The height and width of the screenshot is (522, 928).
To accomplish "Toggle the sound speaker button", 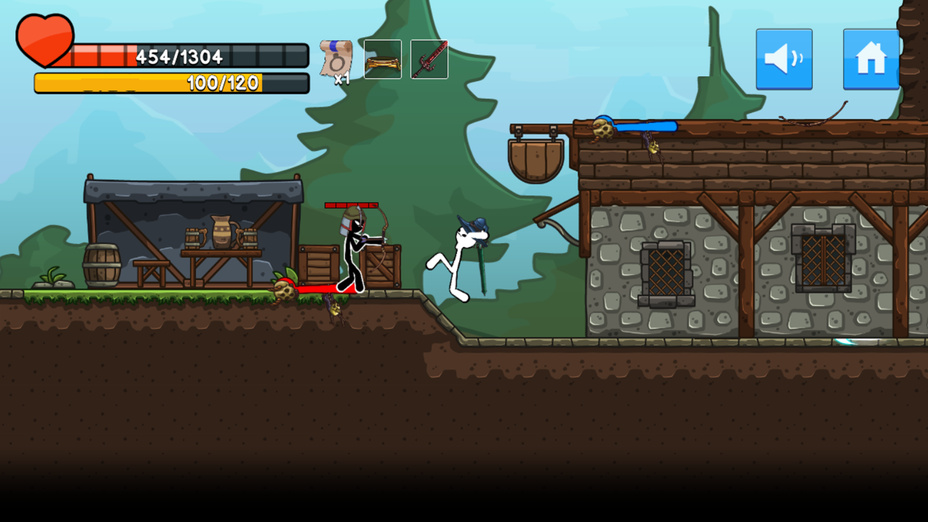I will pyautogui.click(x=783, y=59).
